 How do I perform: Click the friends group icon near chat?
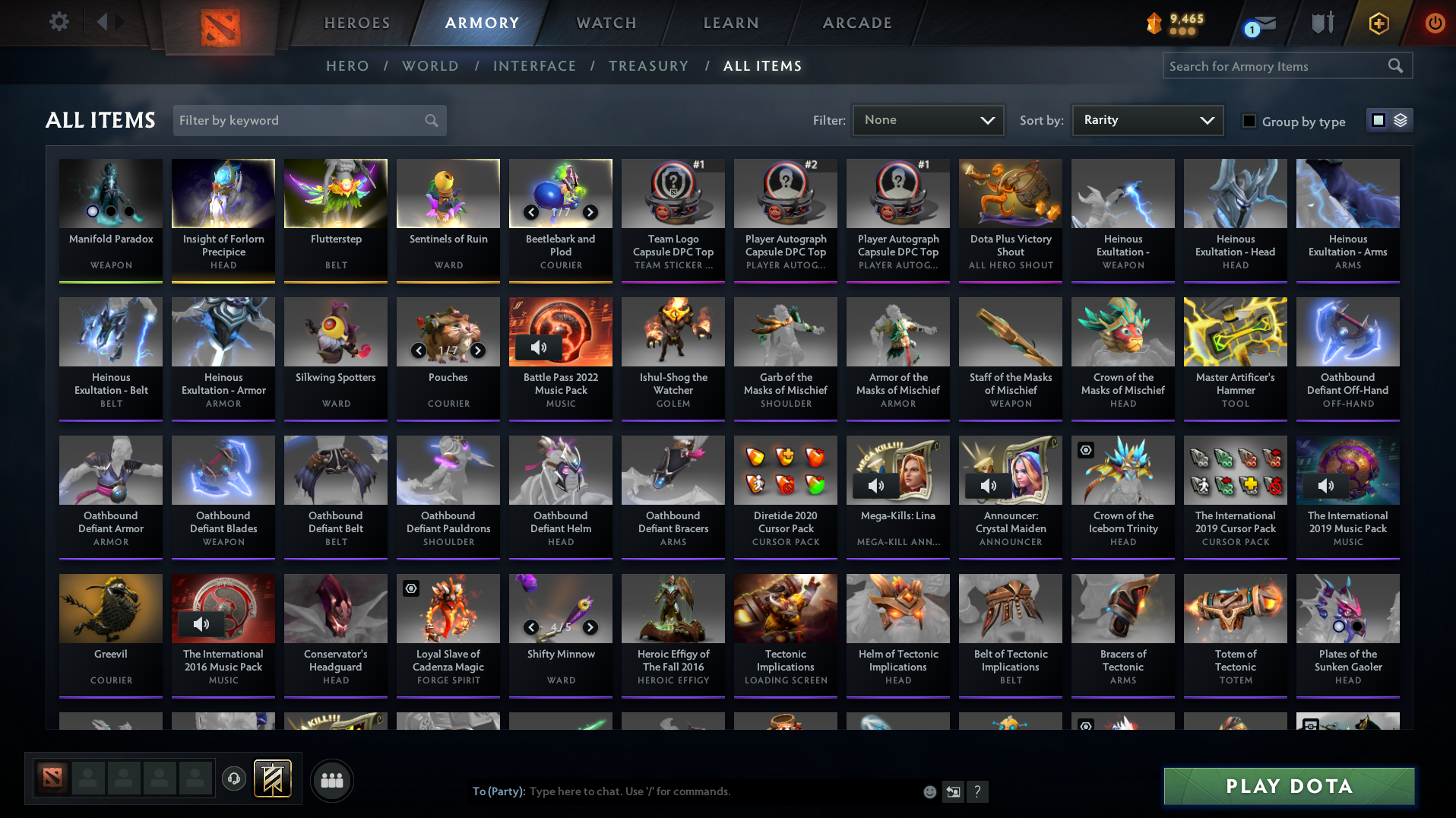pyautogui.click(x=331, y=779)
